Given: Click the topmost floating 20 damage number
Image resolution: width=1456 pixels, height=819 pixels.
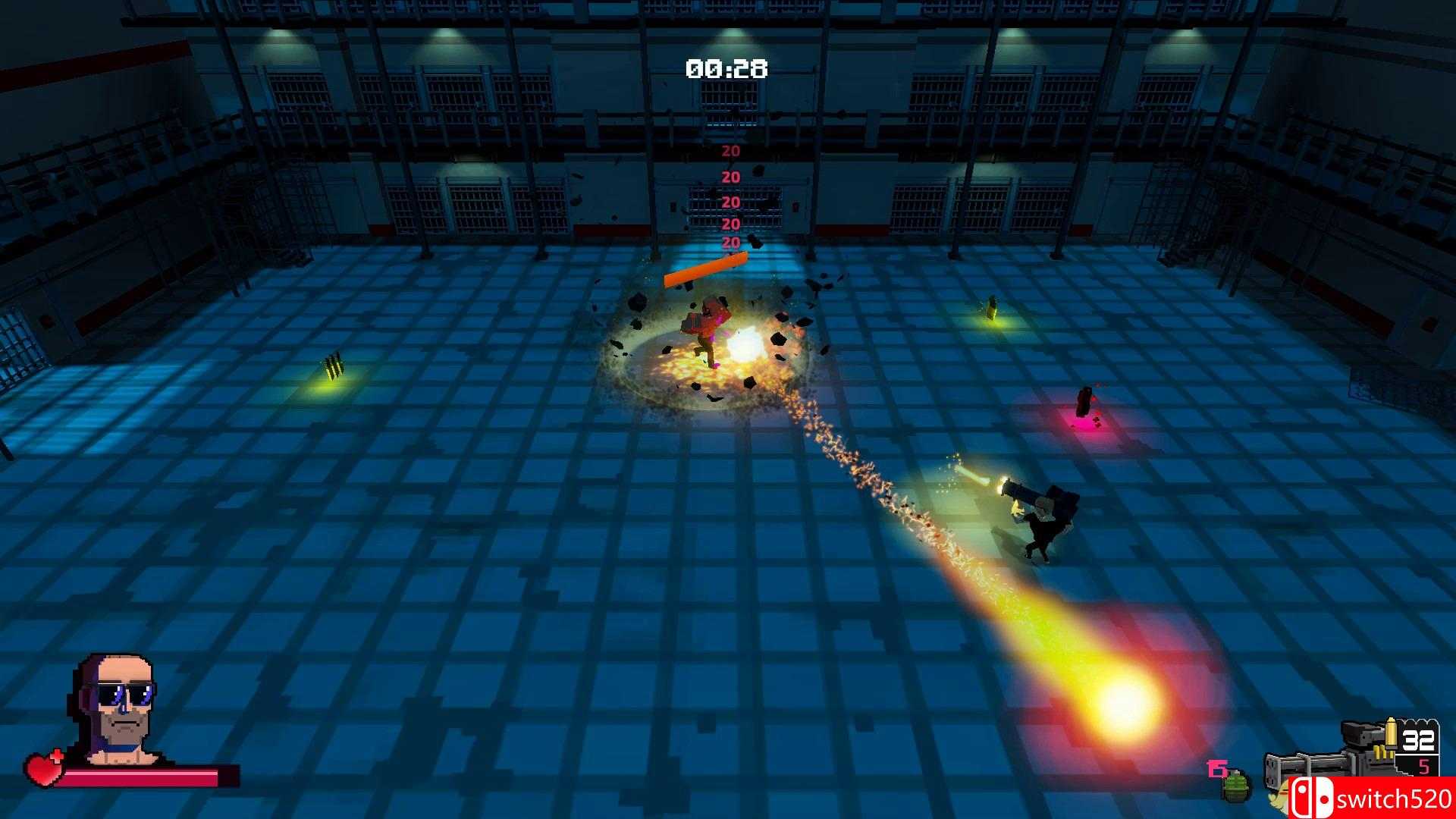Looking at the screenshot, I should pos(730,150).
